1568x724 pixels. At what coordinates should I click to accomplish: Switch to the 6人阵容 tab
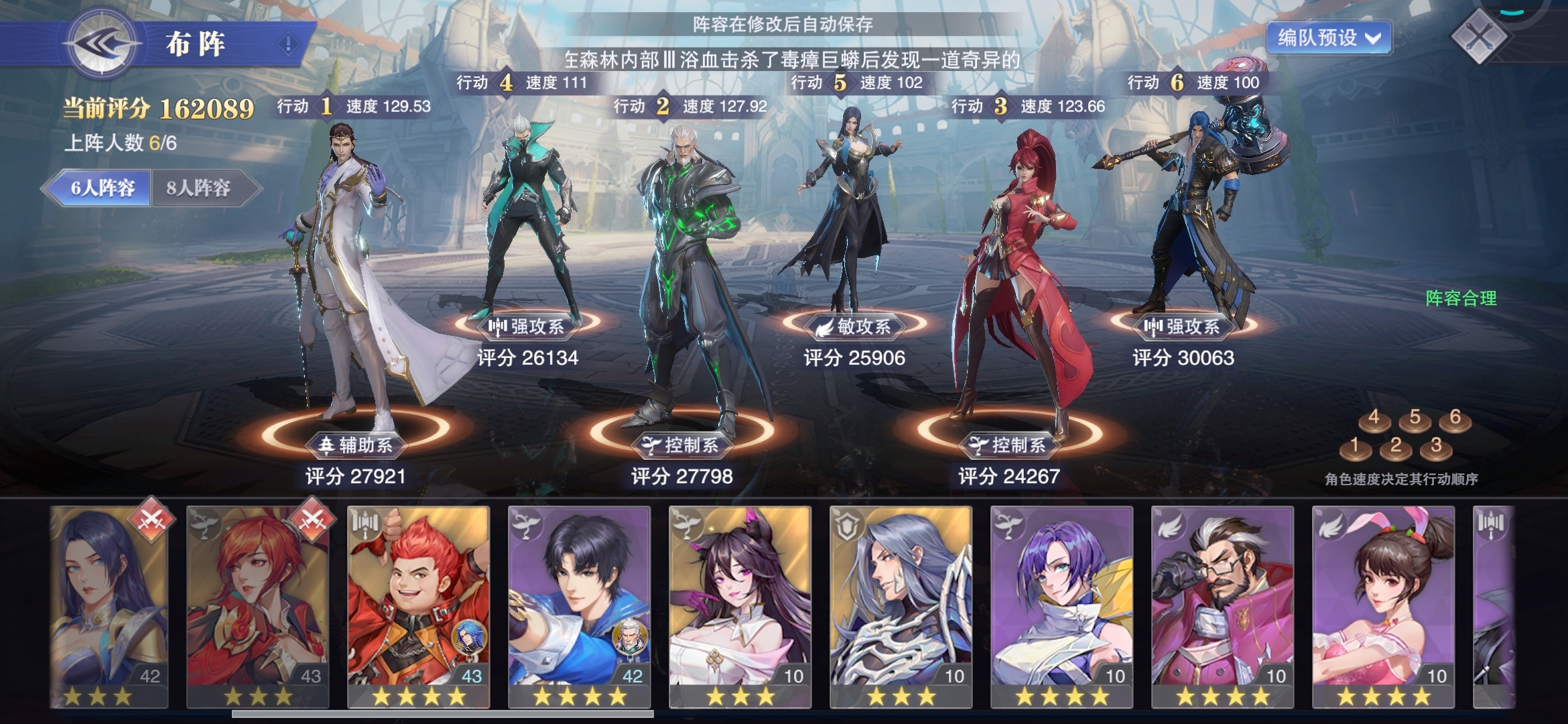point(102,188)
